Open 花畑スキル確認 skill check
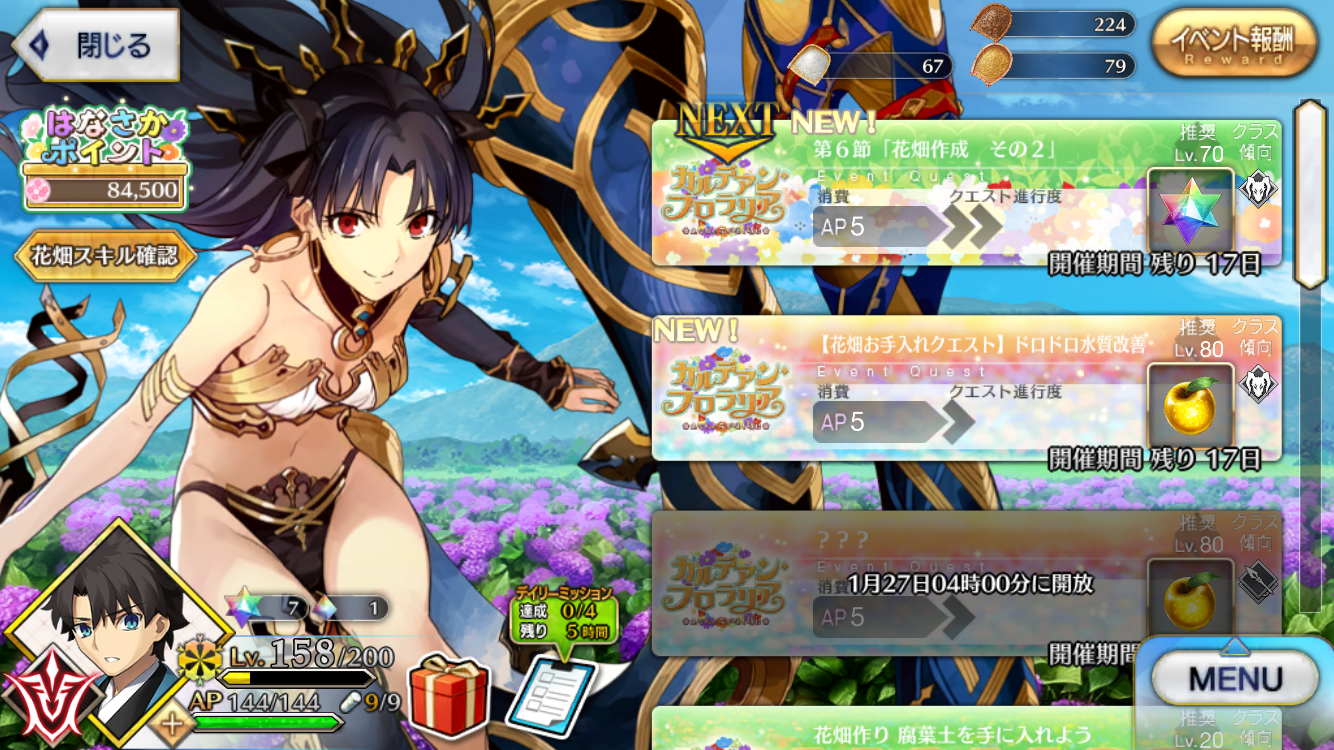 tap(105, 255)
